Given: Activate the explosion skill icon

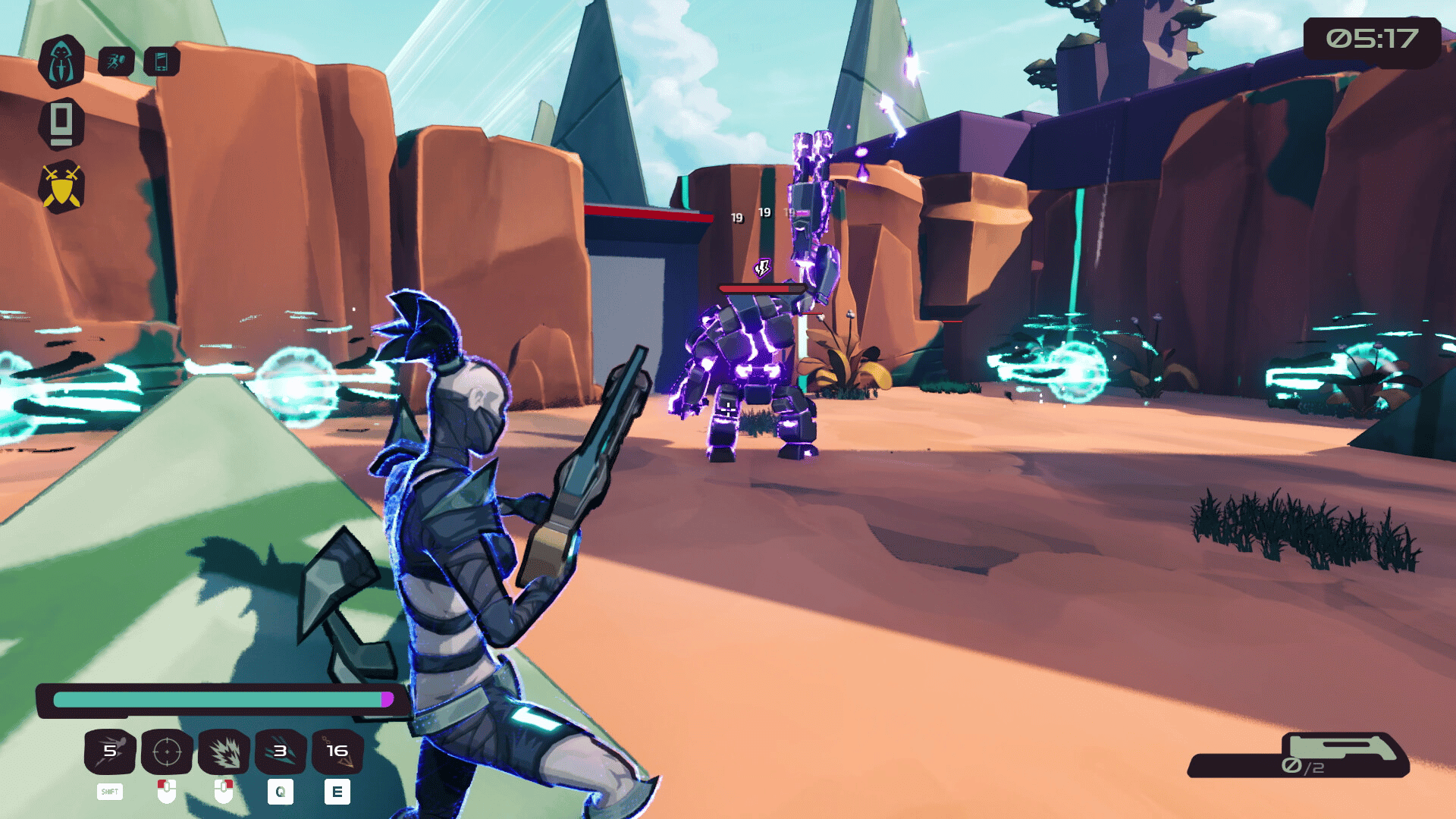Looking at the screenshot, I should (x=225, y=752).
